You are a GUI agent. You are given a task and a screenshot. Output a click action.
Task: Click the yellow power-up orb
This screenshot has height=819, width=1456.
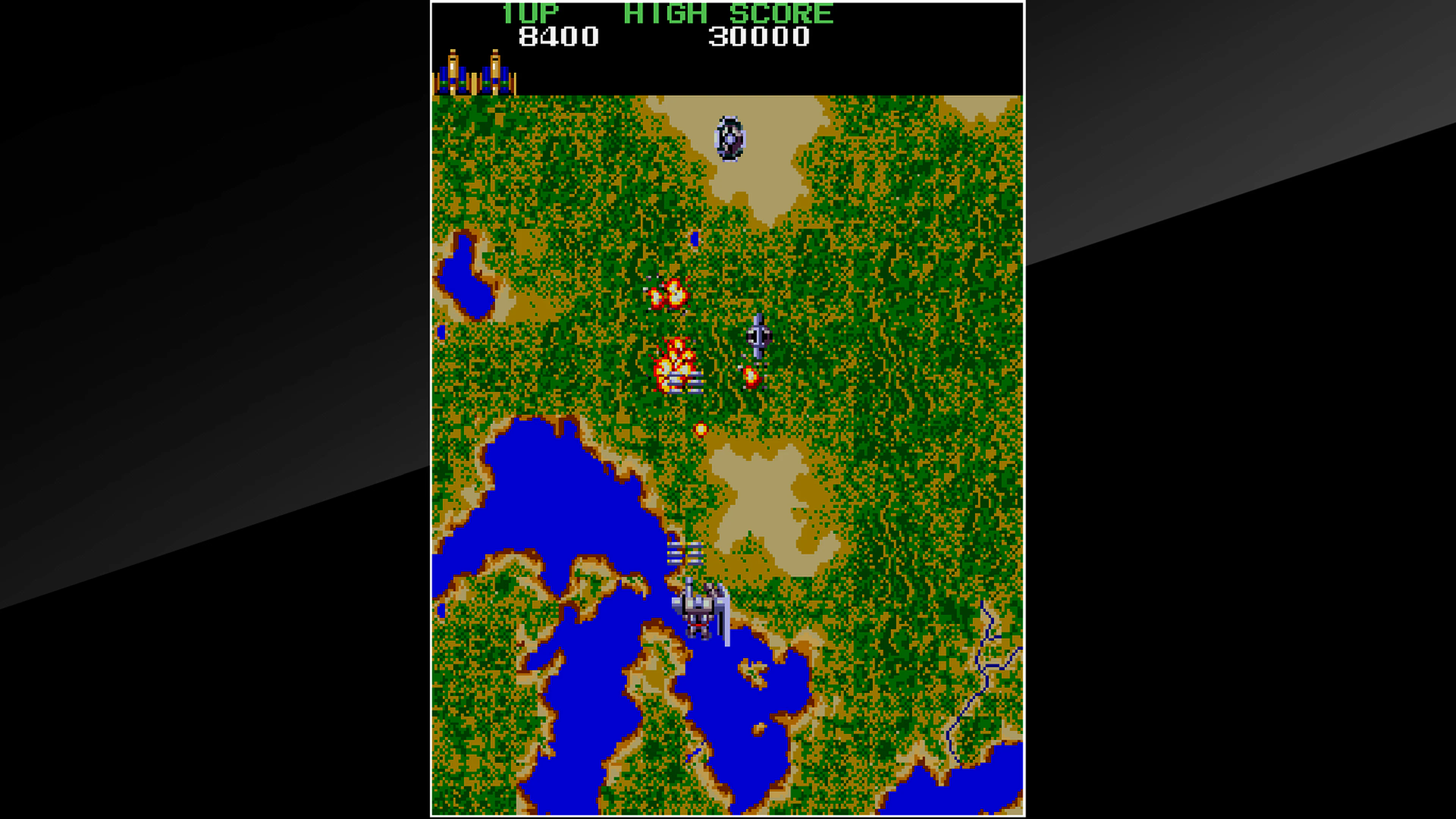pyautogui.click(x=701, y=430)
